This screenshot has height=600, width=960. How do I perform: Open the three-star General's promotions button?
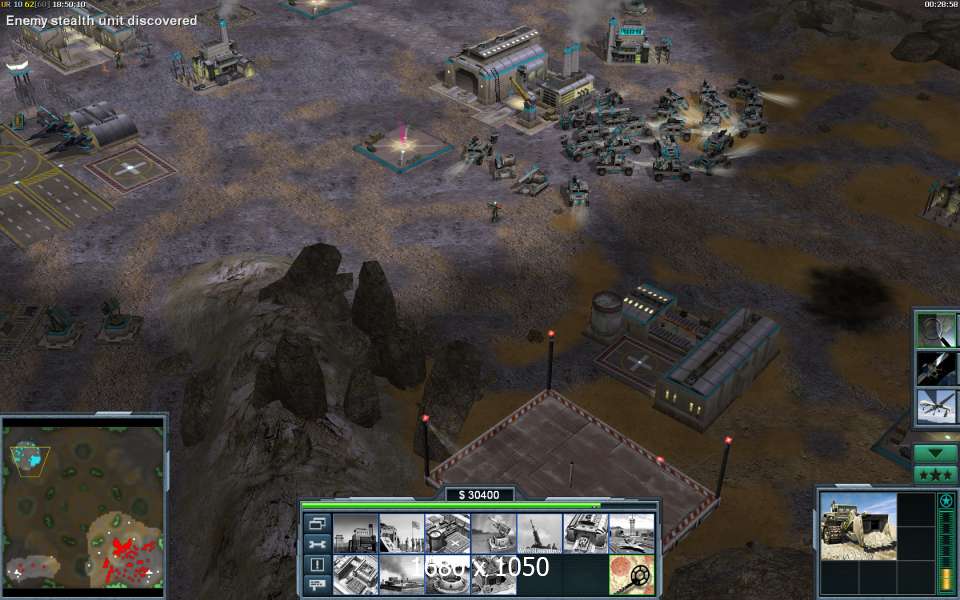(936, 474)
